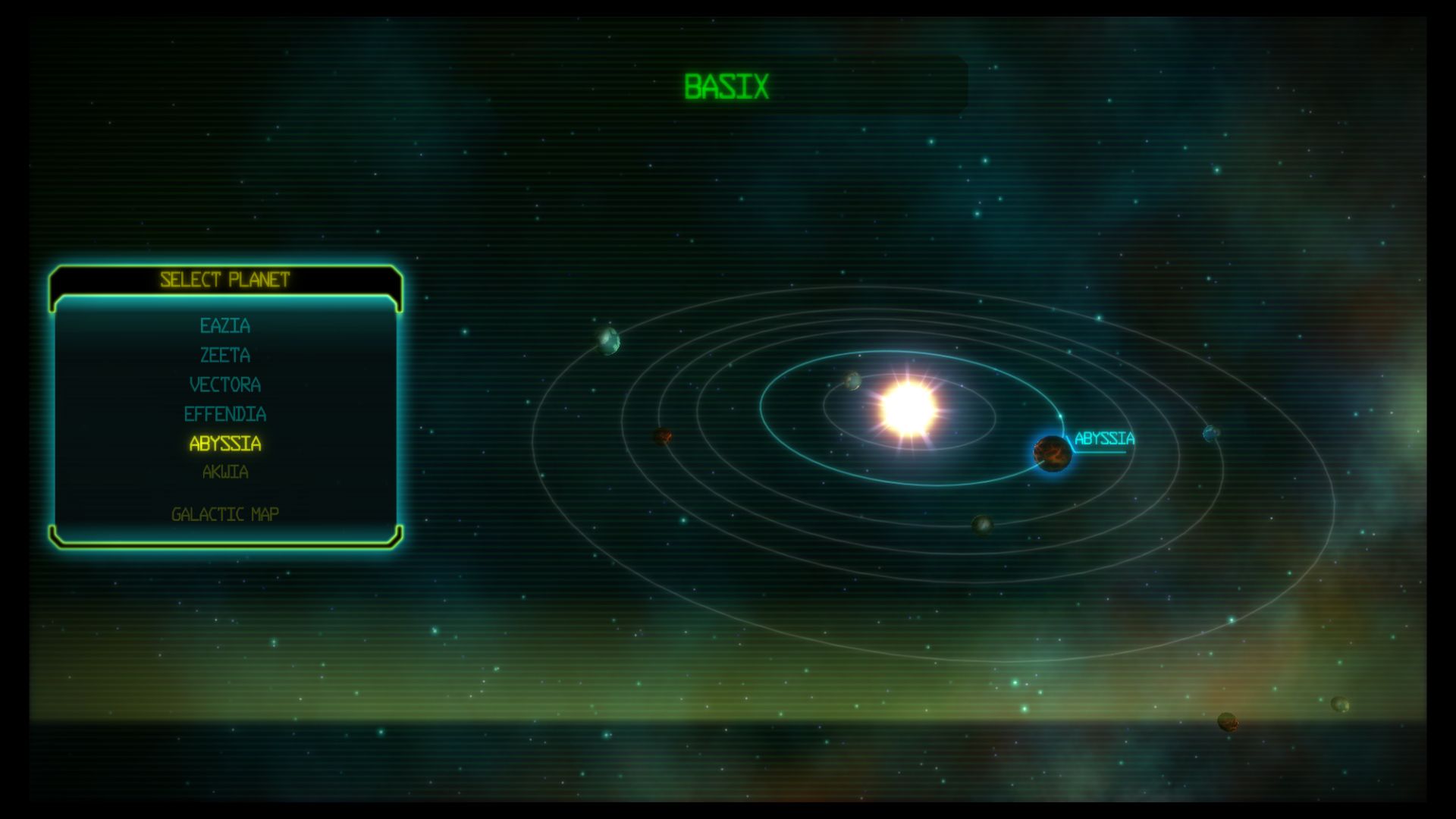Click the planet closest to the sun
The width and height of the screenshot is (1456, 819).
[851, 383]
